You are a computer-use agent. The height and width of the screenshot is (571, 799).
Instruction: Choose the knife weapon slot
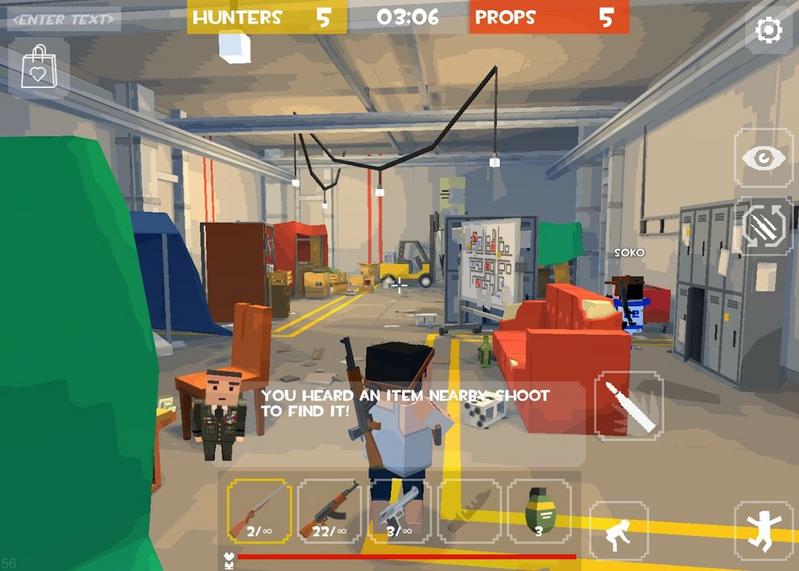pos(469,511)
